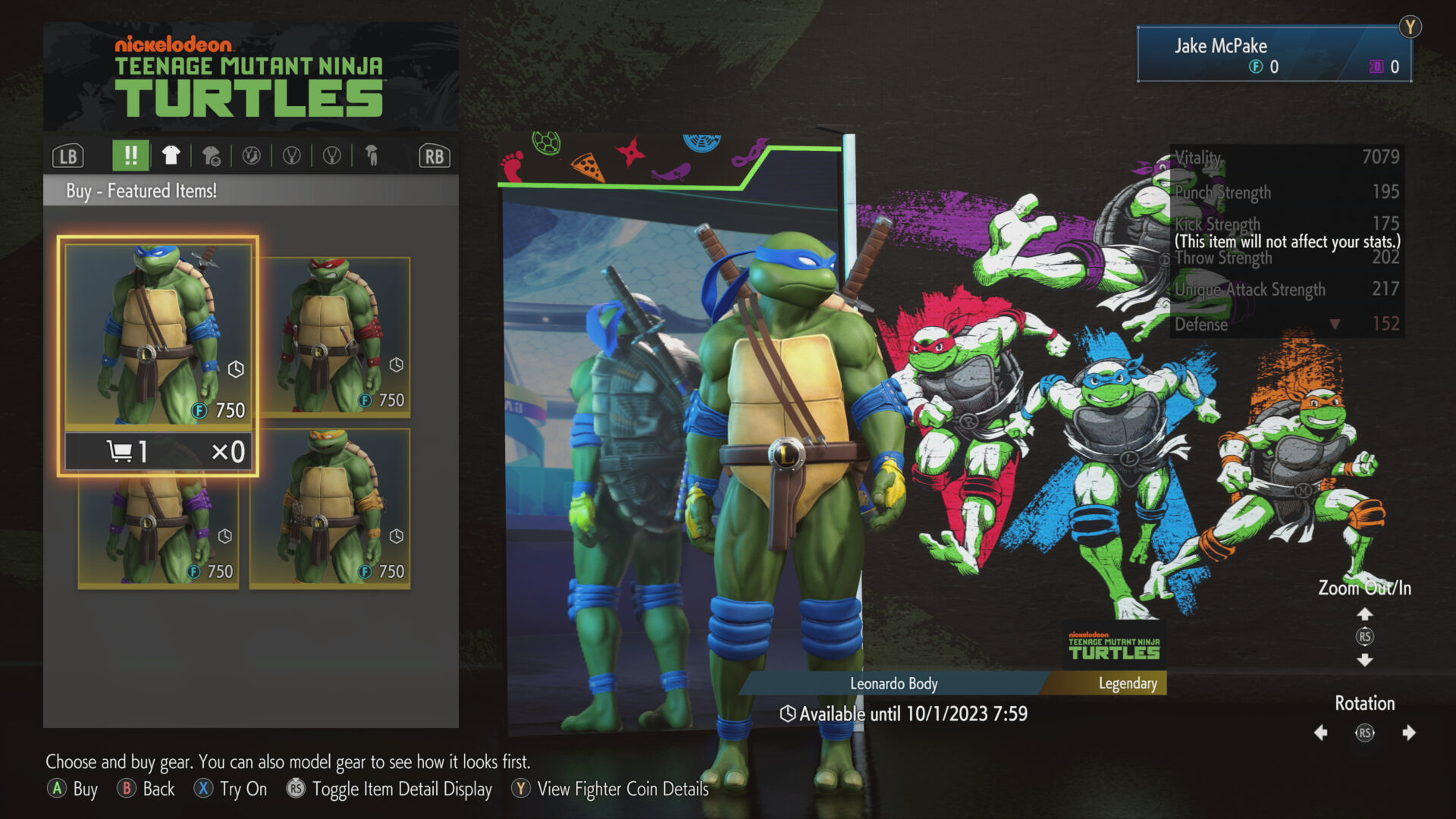The image size is (1456, 819).
Task: Click the RB shoulder button prompt
Action: point(434,155)
